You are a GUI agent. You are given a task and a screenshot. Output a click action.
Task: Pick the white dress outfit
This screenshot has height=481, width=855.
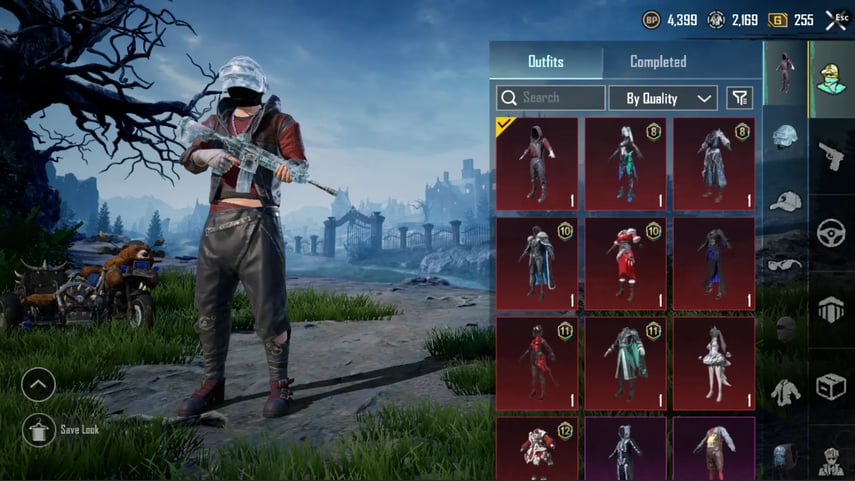tap(713, 364)
